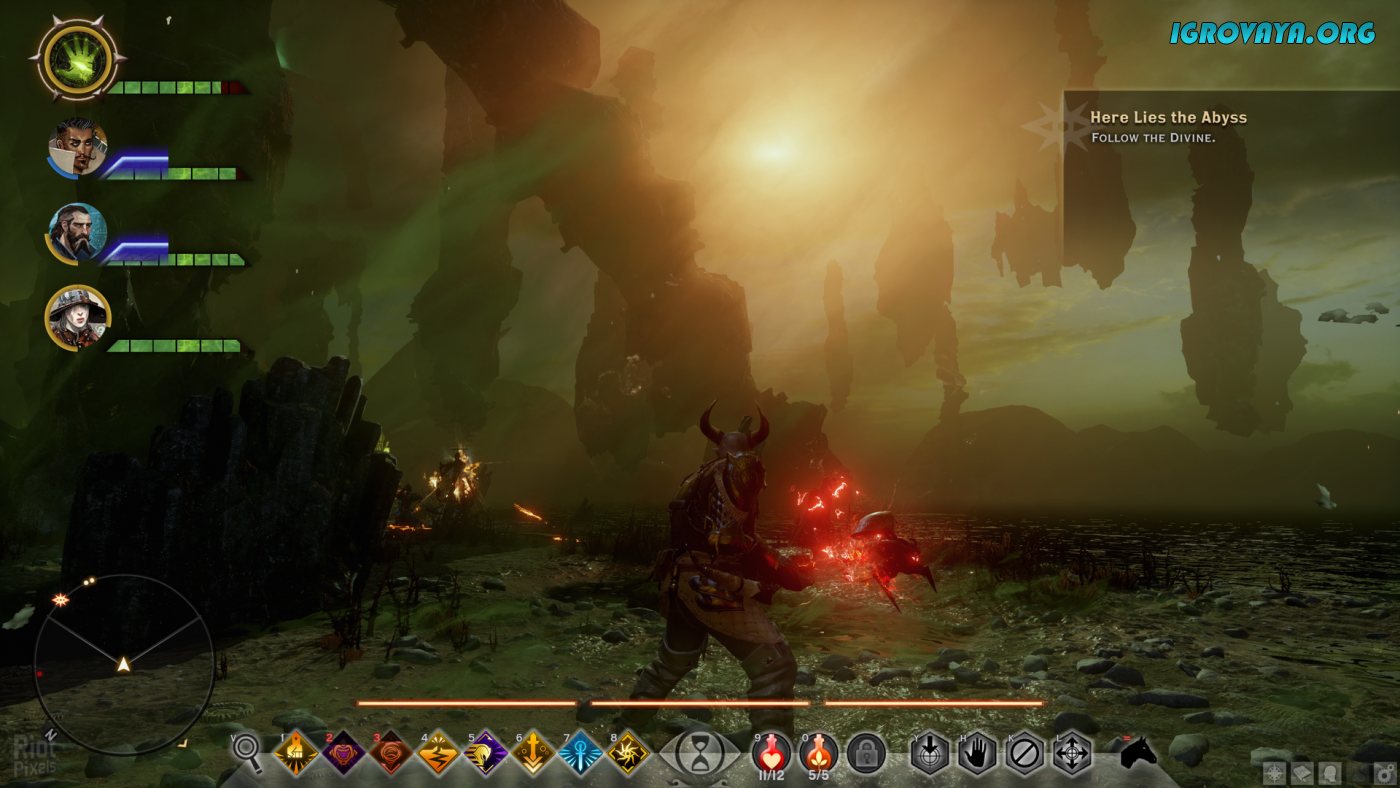The width and height of the screenshot is (1400, 788).
Task: Activate the spinning blades ability
Action: coord(628,753)
